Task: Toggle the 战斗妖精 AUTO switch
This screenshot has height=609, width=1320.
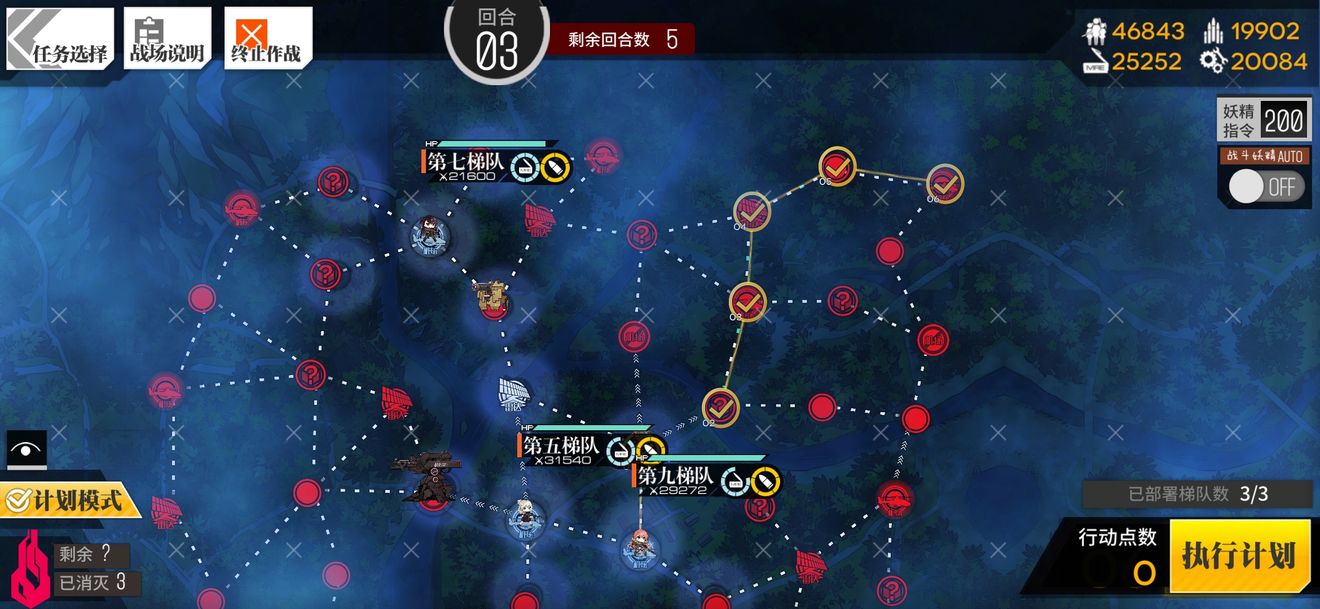Action: [x=1266, y=186]
